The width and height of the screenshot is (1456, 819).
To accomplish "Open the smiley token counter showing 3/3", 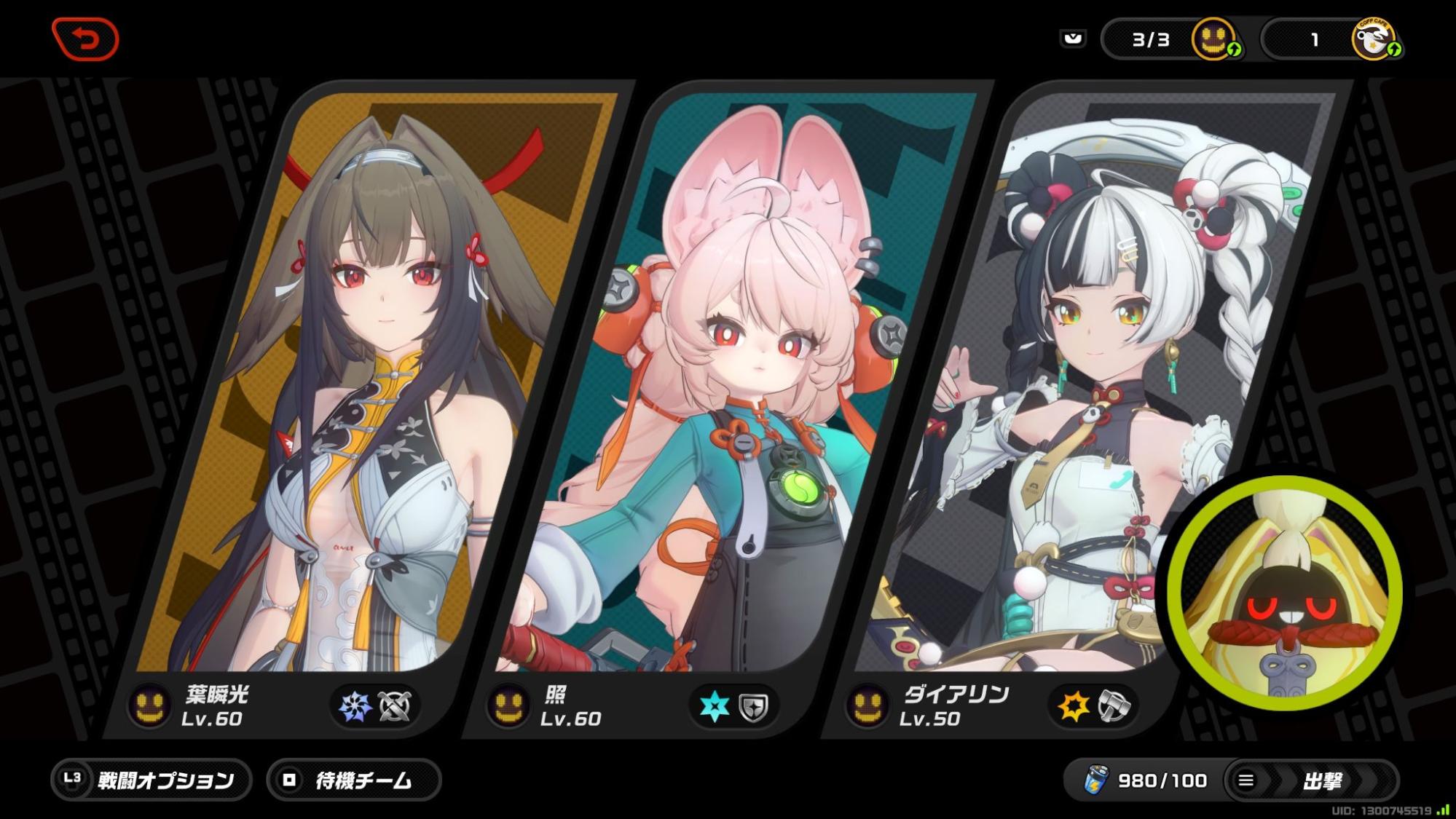I will [x=1174, y=40].
